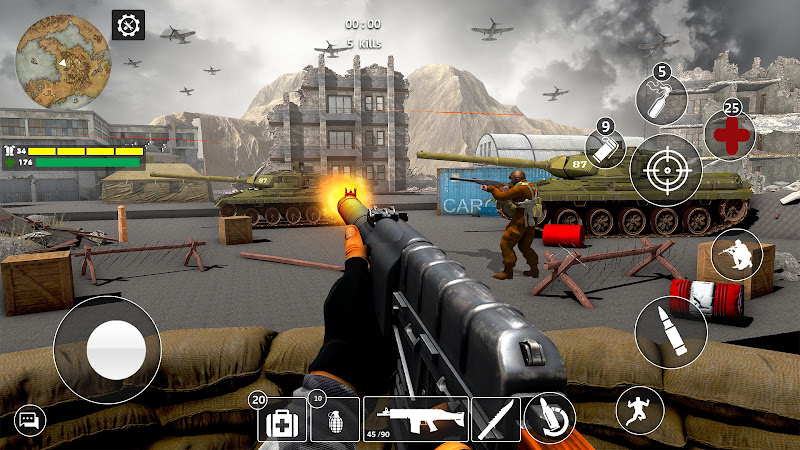Viewport: 800px width, 450px height.
Task: Throw a molotov cocktail
Action: pos(662,100)
